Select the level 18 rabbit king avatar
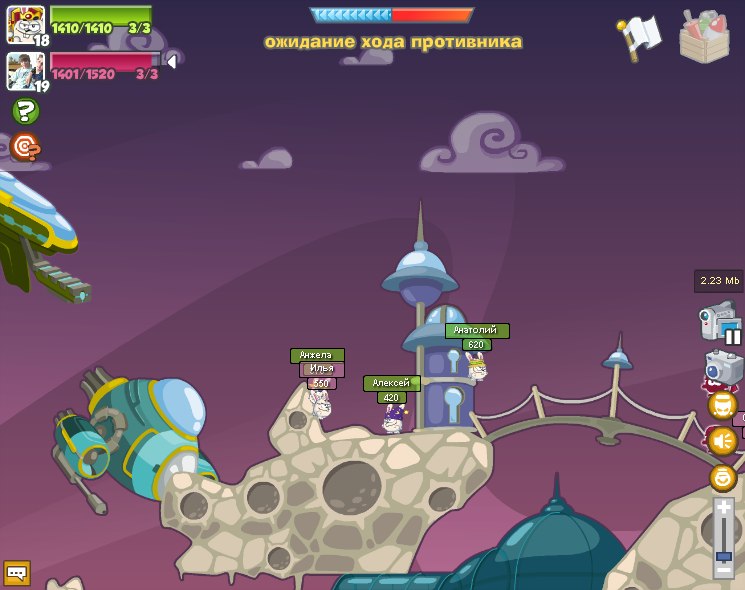 [x=24, y=24]
